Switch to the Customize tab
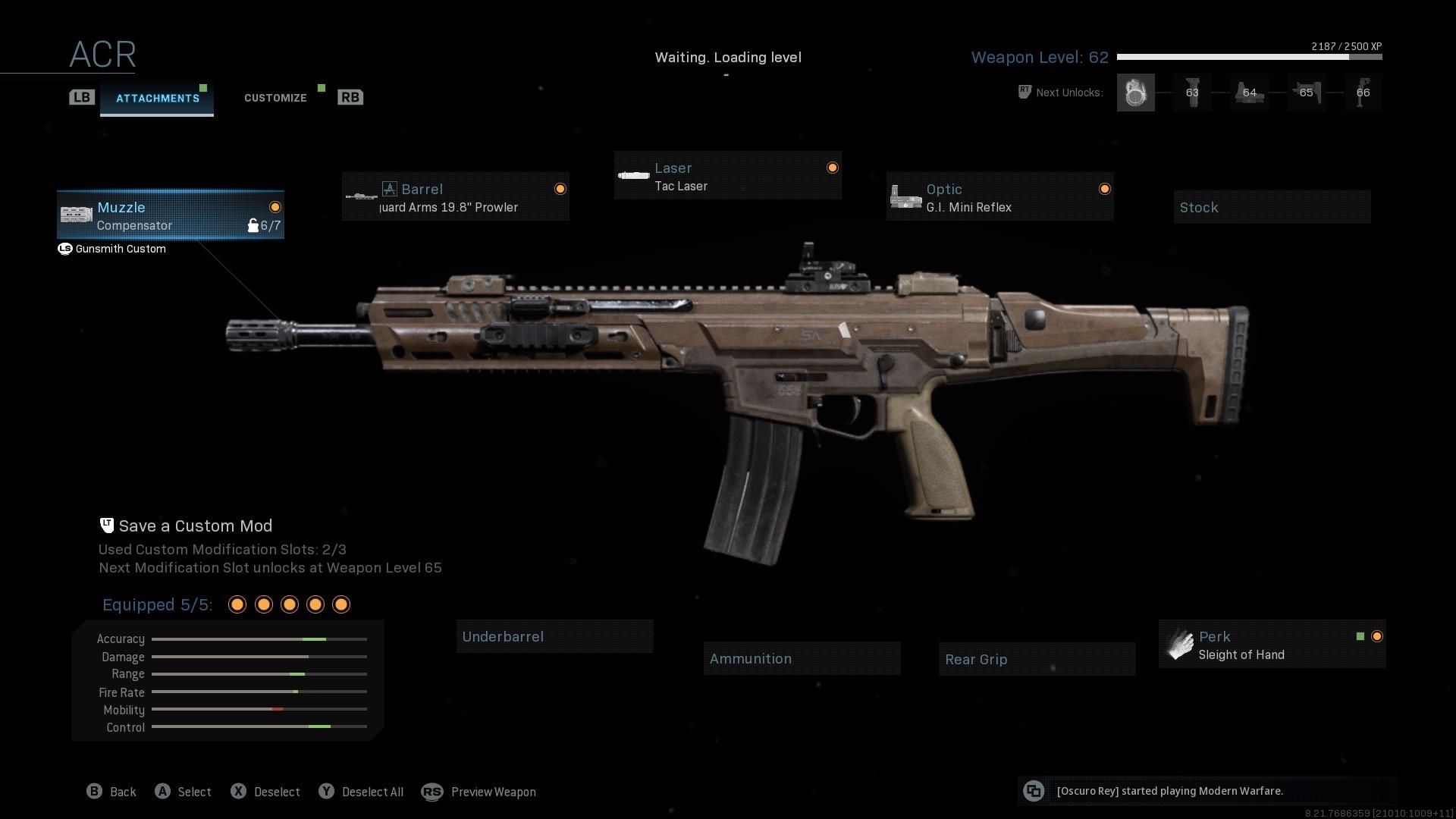This screenshot has height=819, width=1456. coord(275,97)
